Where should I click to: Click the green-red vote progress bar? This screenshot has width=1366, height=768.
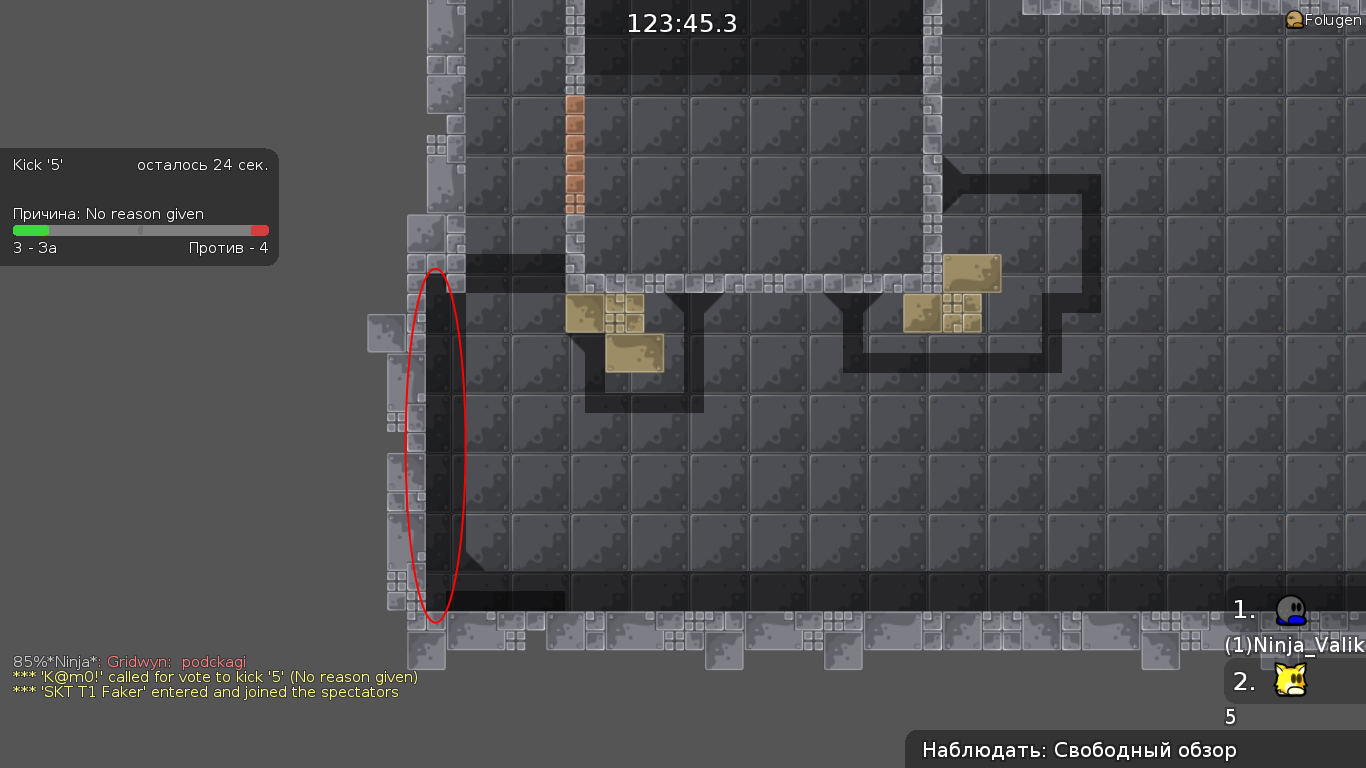pos(140,231)
